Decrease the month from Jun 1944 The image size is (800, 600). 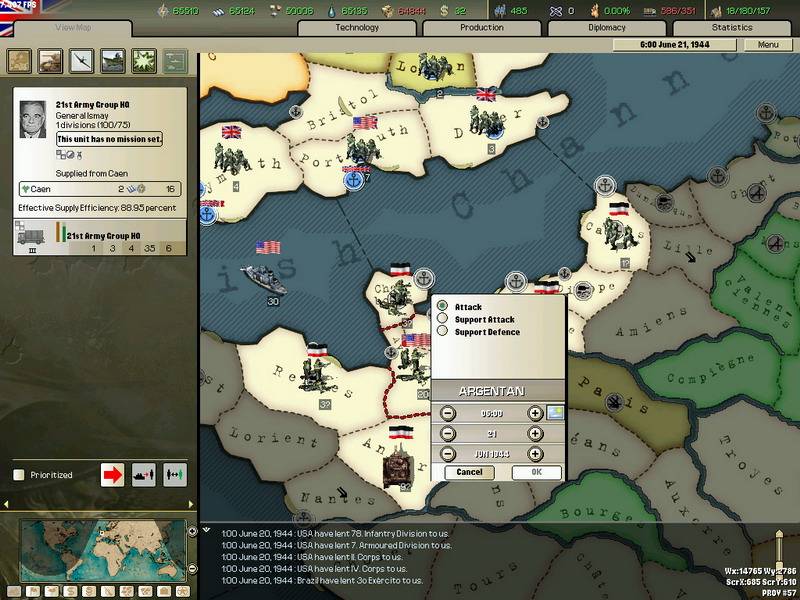pos(447,454)
